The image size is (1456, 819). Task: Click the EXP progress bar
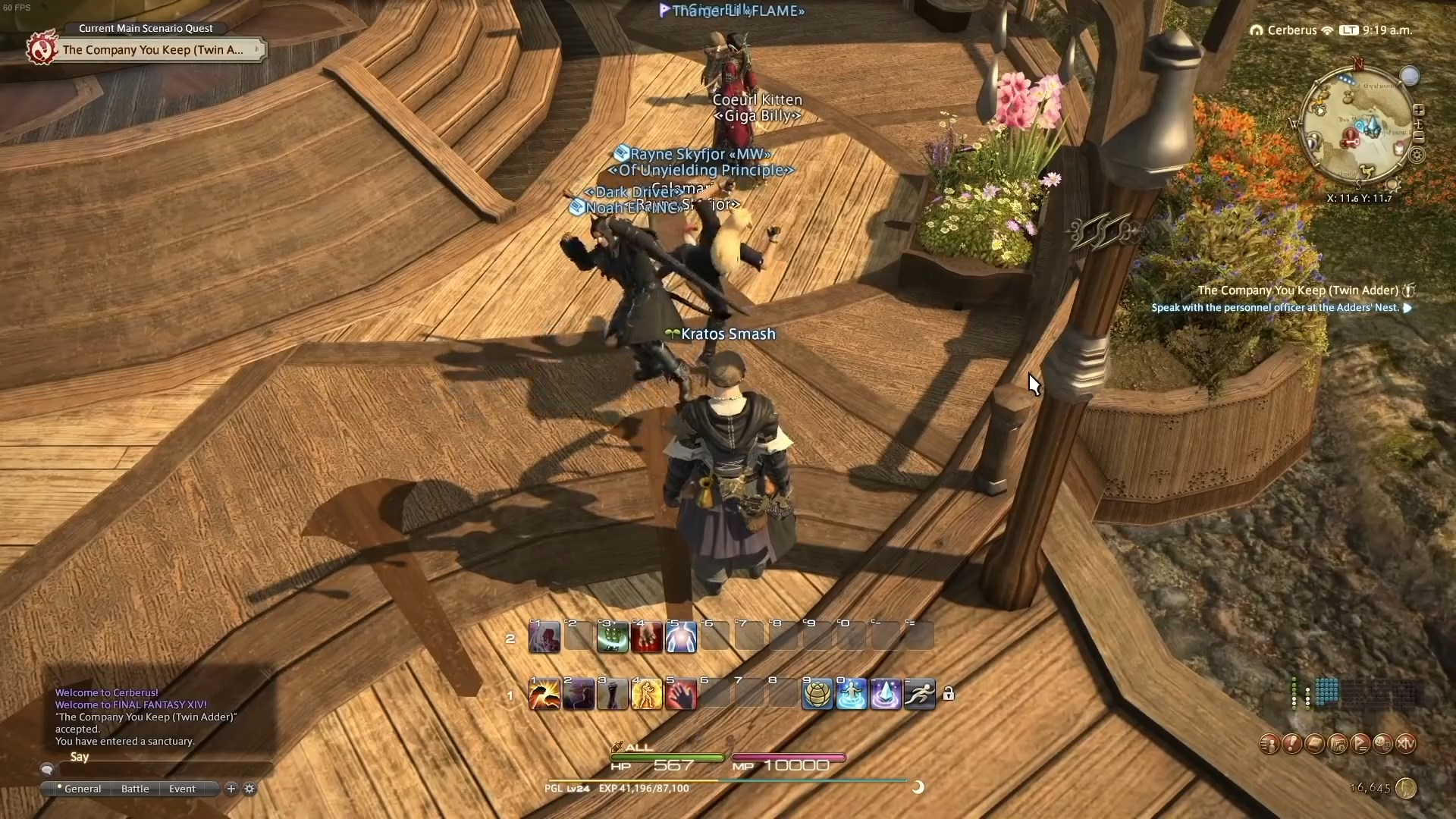728,780
